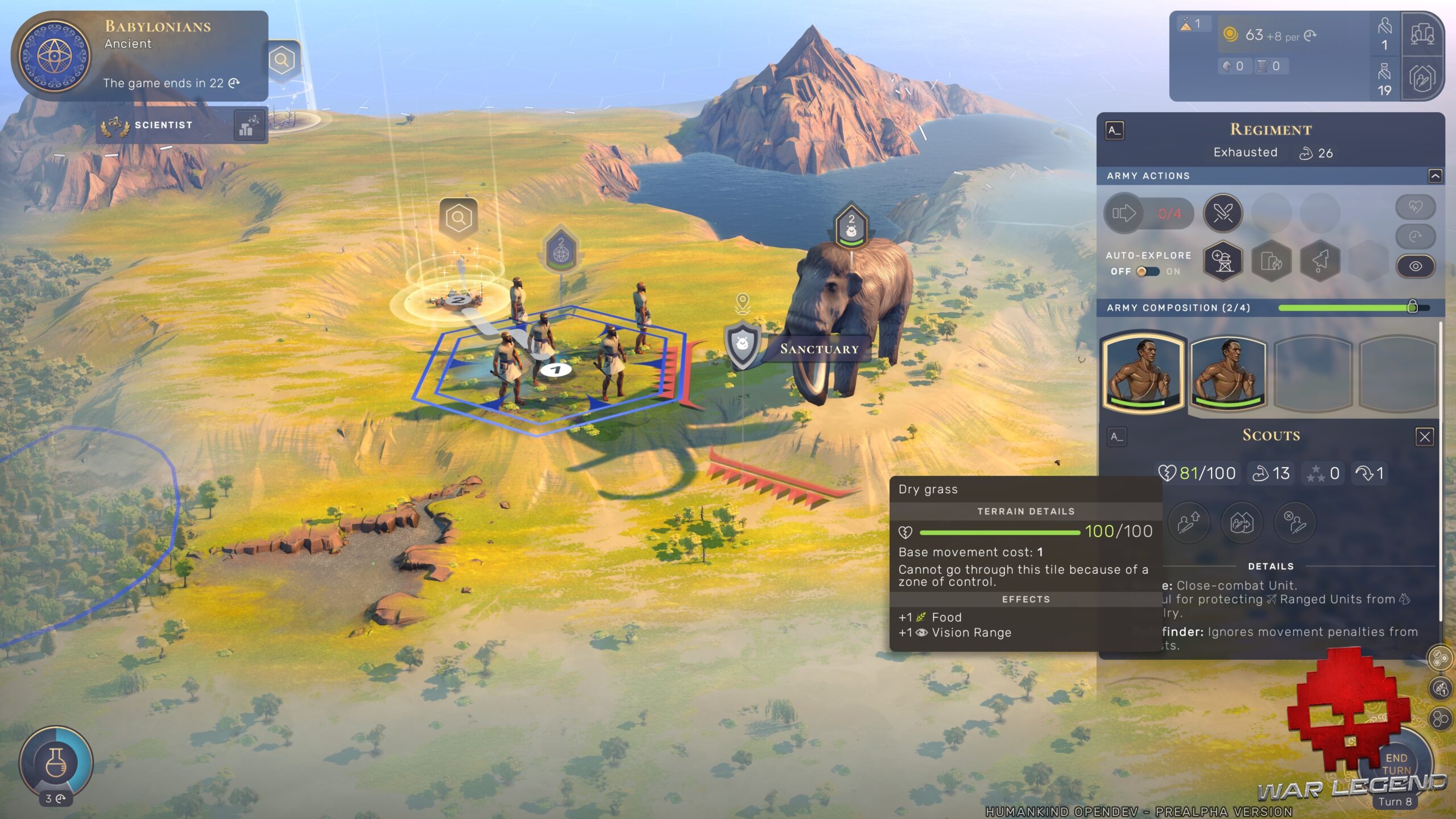Click the upgrade unit arrow icon

pos(1188,522)
